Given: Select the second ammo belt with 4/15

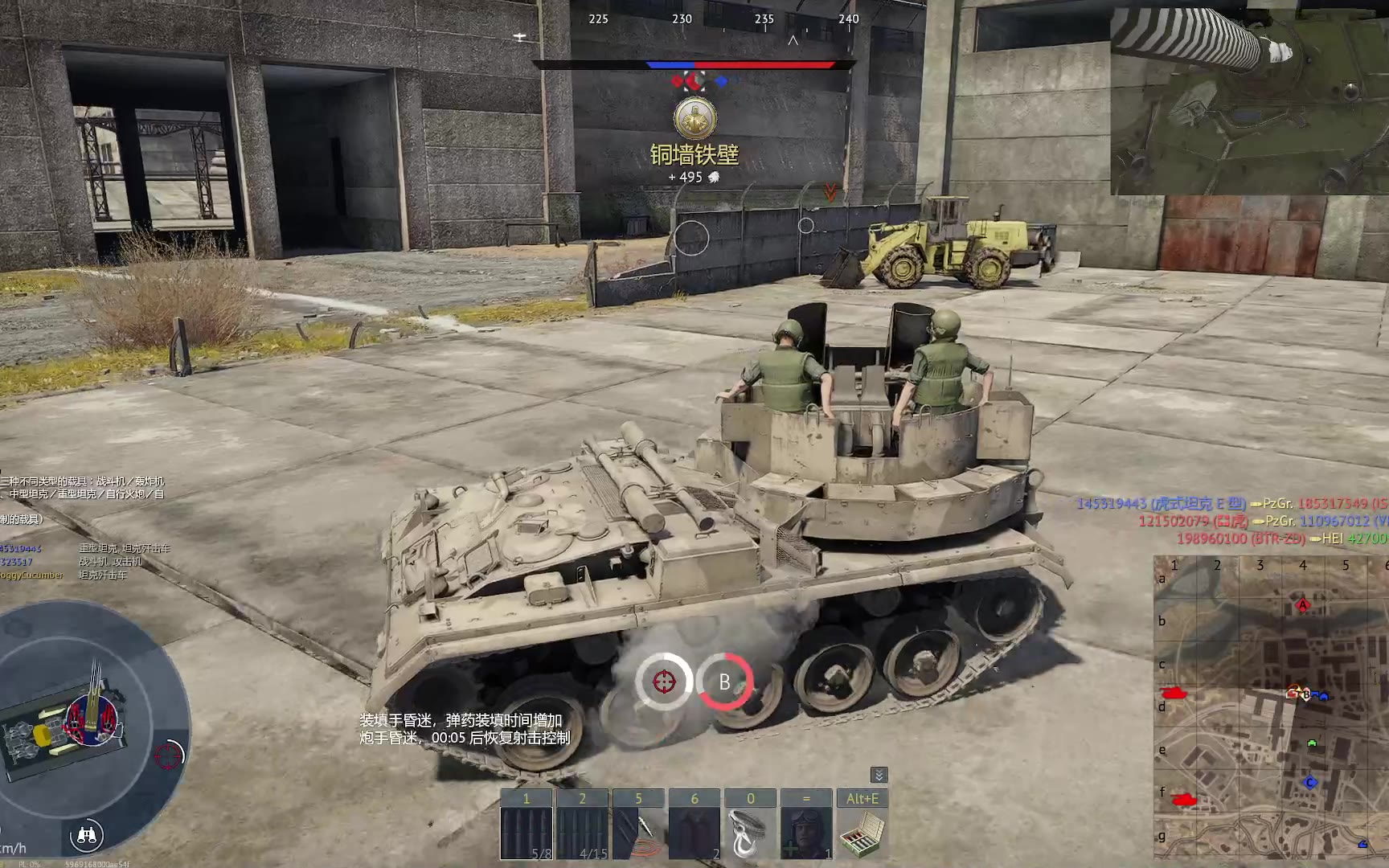Looking at the screenshot, I should (582, 825).
